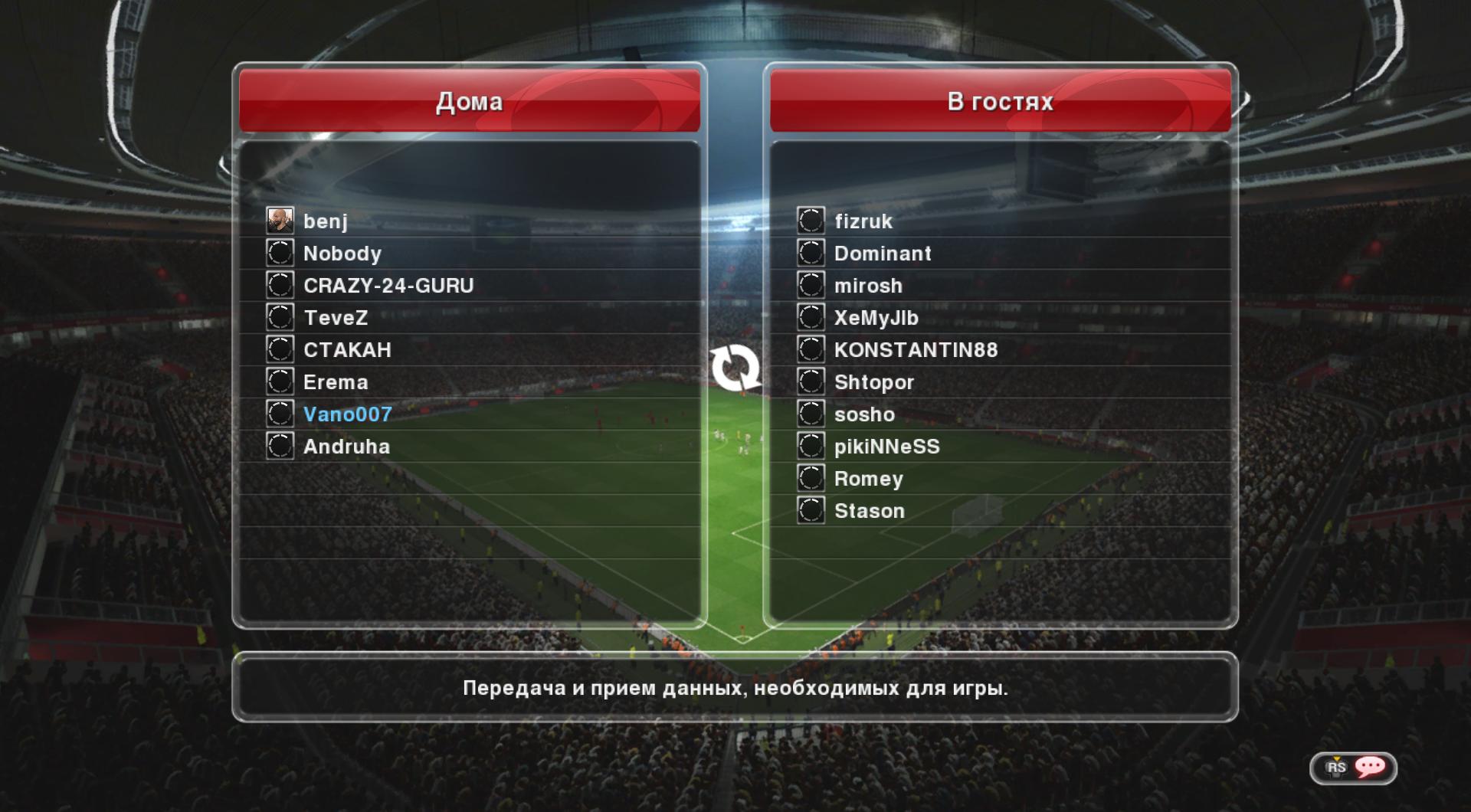Screen dimensions: 1471x812
Task: Open the chat speech bubble icon
Action: [x=1370, y=767]
